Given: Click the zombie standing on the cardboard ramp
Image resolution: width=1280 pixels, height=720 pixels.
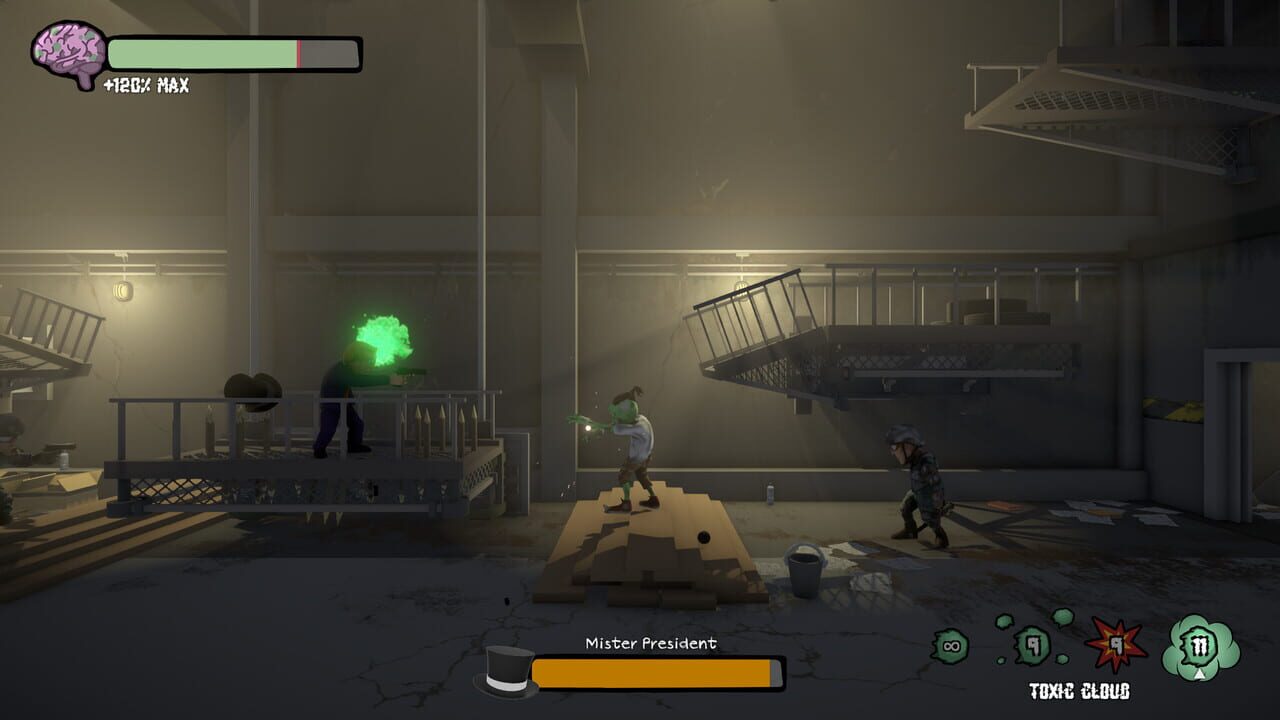Looking at the screenshot, I should pos(637,450).
